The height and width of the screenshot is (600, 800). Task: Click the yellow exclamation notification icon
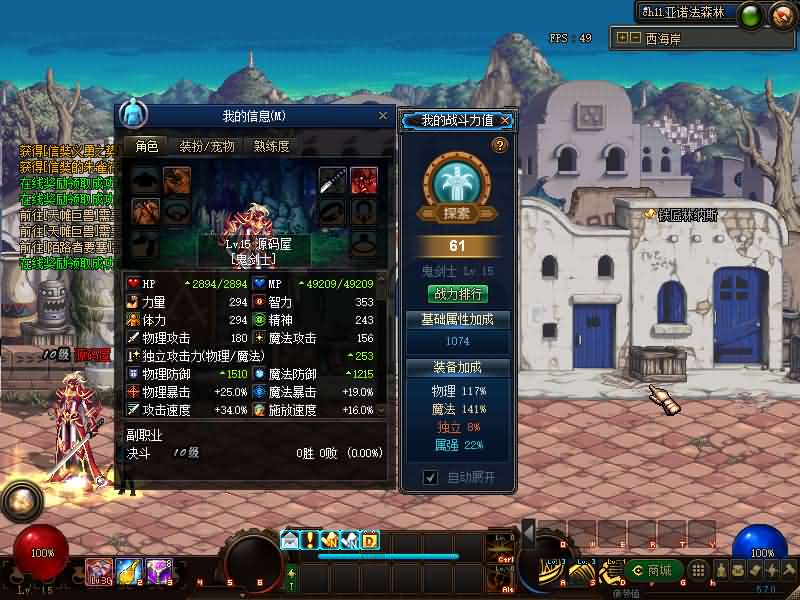[310, 540]
